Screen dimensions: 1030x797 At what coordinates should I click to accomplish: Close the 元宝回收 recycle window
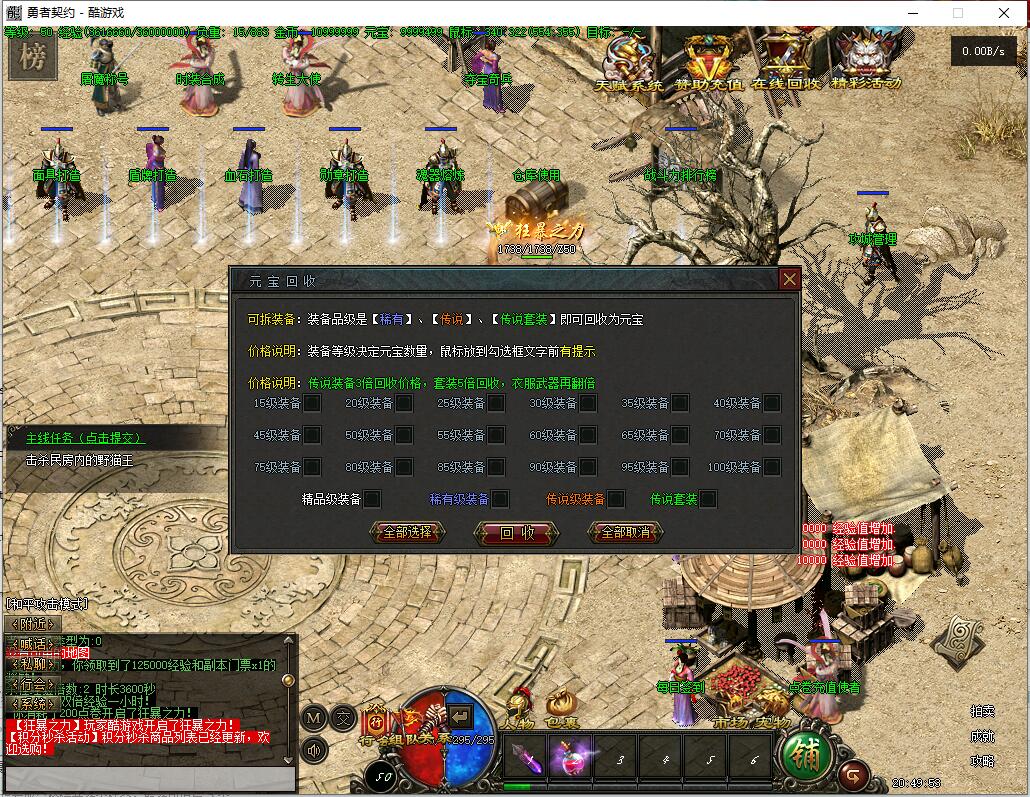789,279
